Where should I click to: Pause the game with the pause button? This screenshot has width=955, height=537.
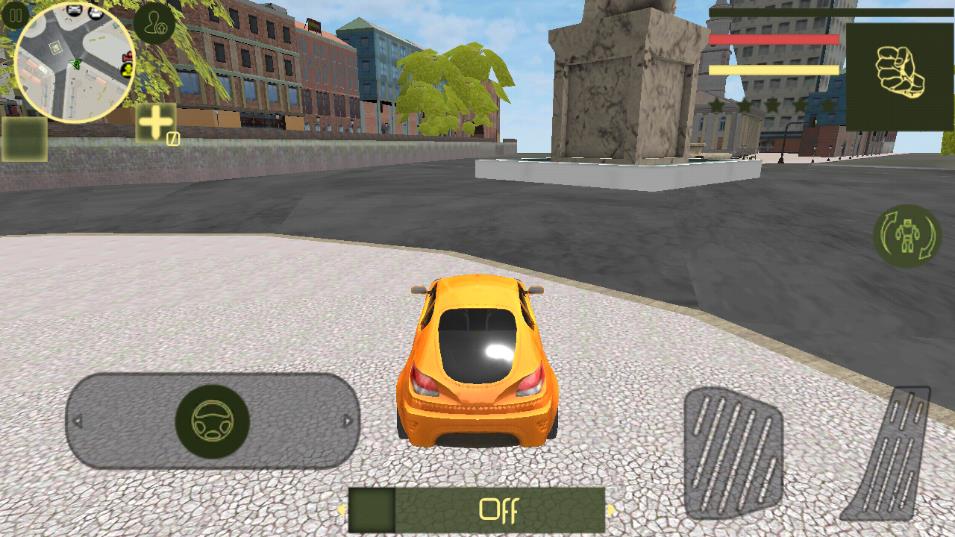(x=14, y=16)
